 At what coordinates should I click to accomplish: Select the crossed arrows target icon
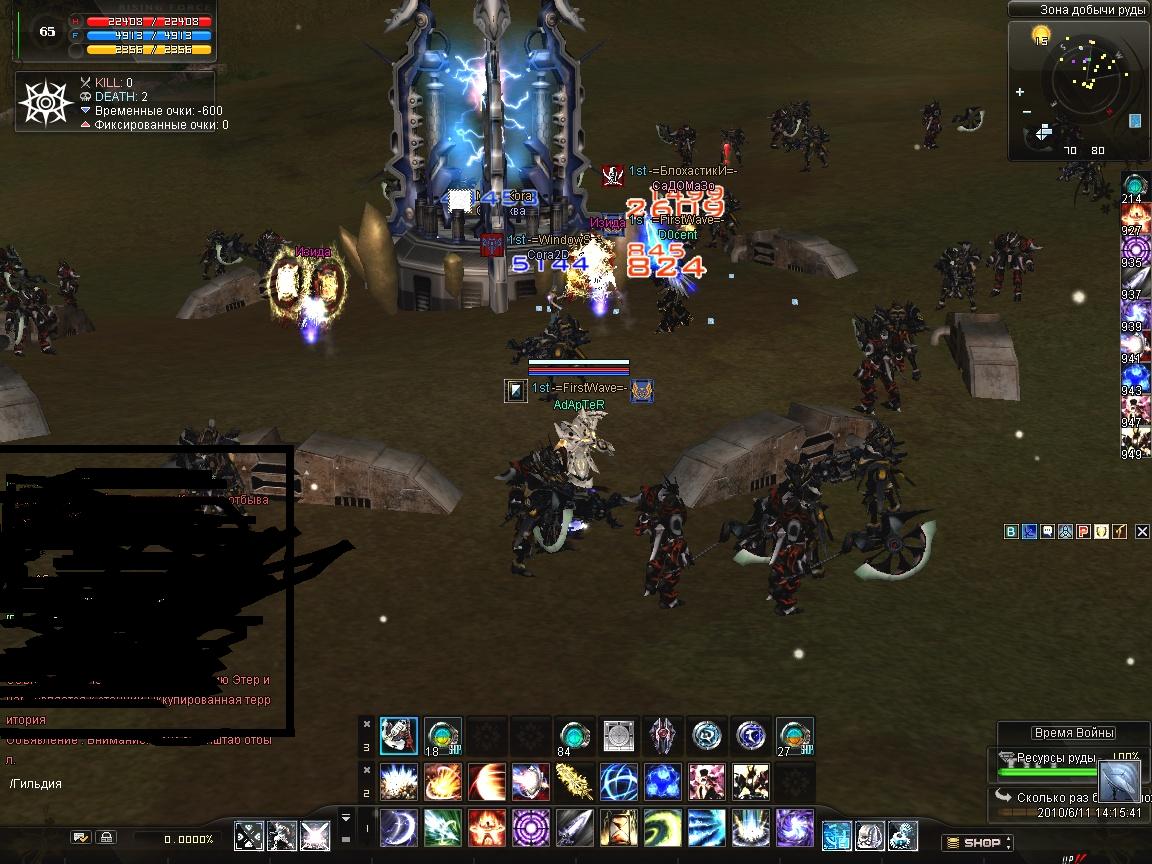(x=249, y=835)
